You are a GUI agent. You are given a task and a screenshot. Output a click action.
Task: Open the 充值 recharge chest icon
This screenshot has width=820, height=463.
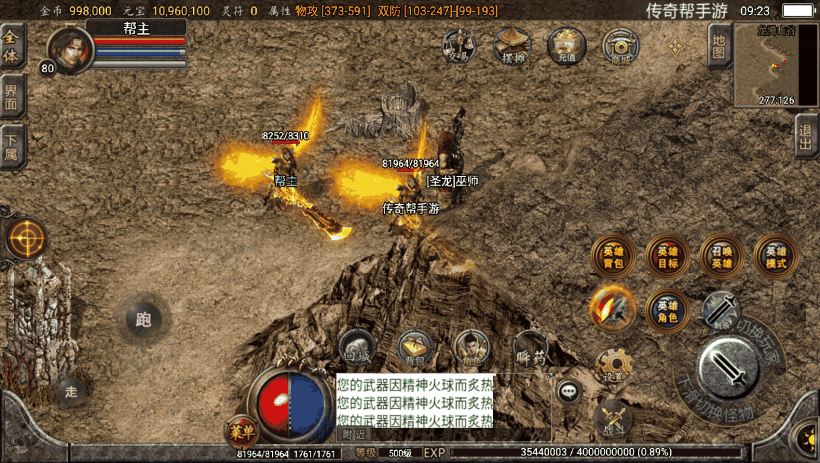[567, 45]
